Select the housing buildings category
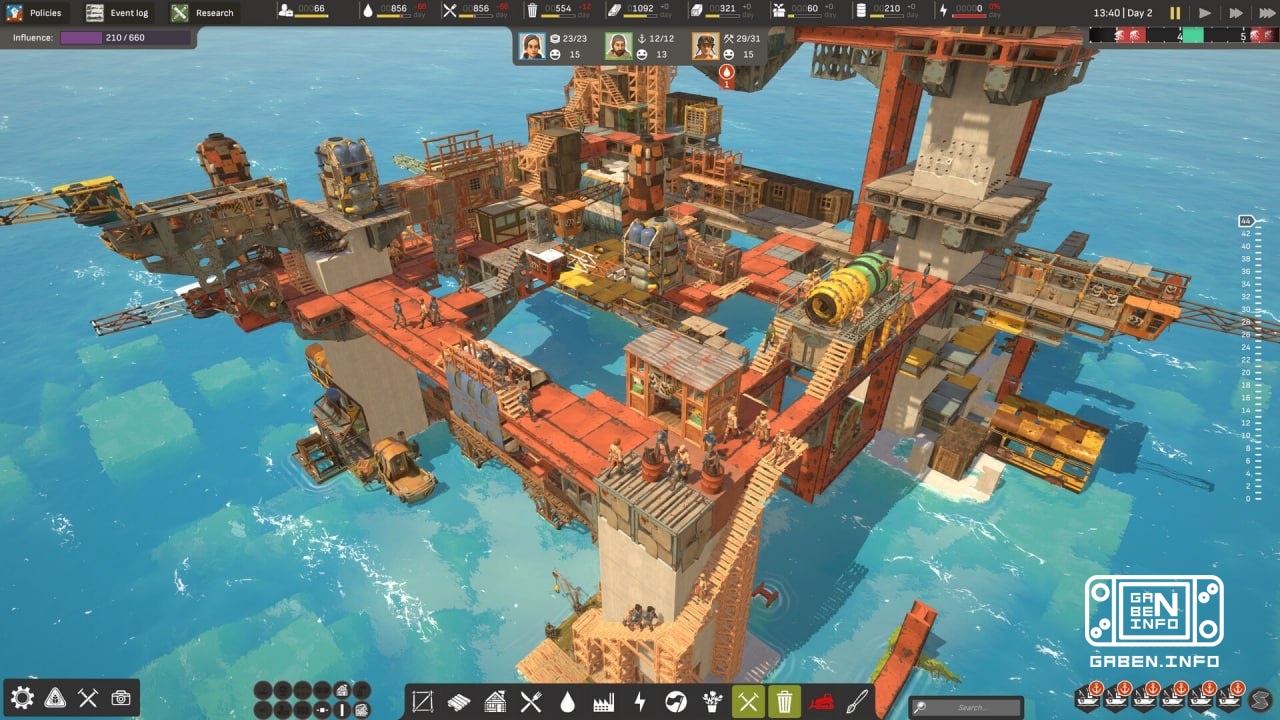Screen dimensions: 1280x720 (x=494, y=702)
